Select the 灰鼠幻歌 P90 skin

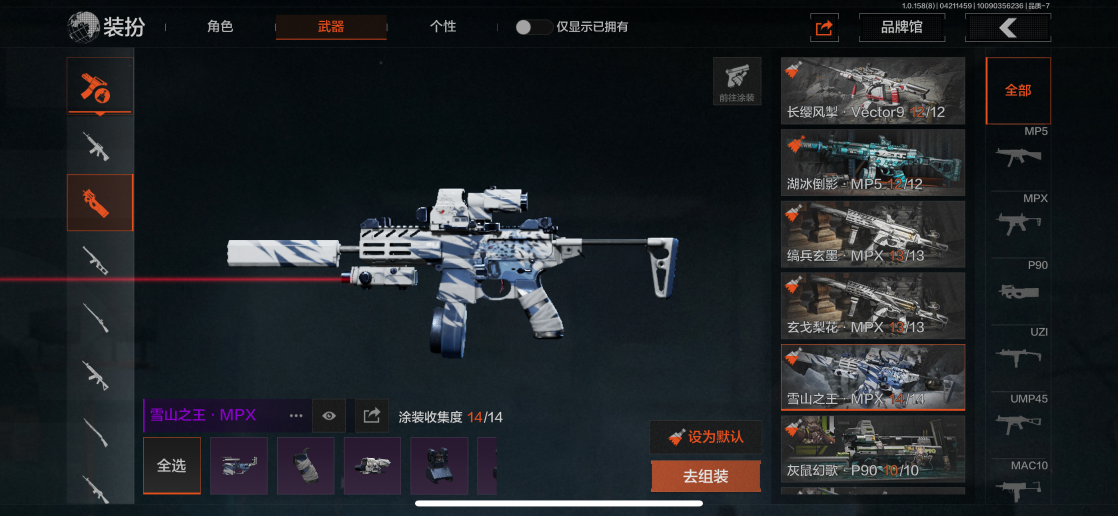point(872,449)
